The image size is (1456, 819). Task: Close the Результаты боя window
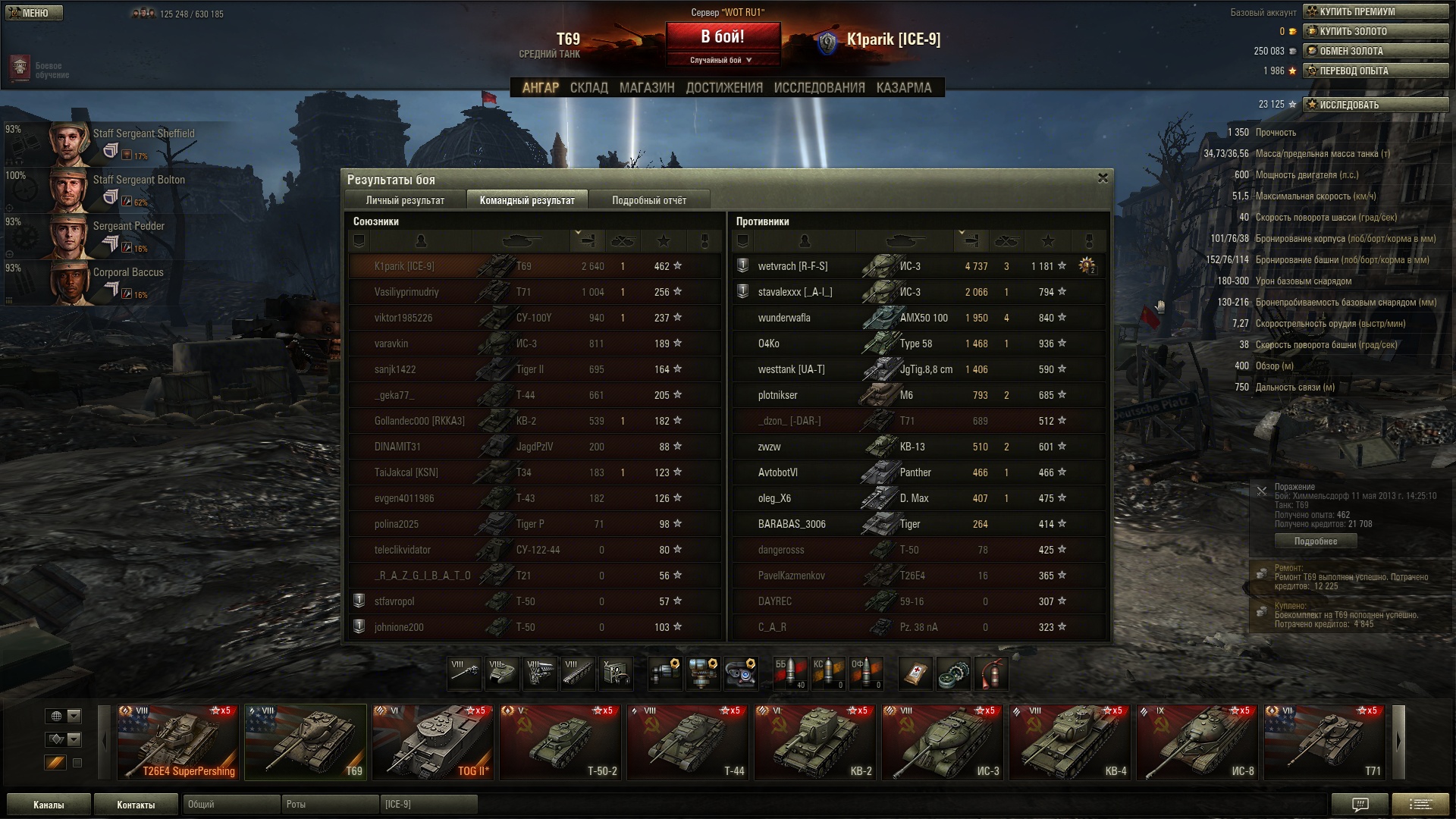[x=1103, y=178]
